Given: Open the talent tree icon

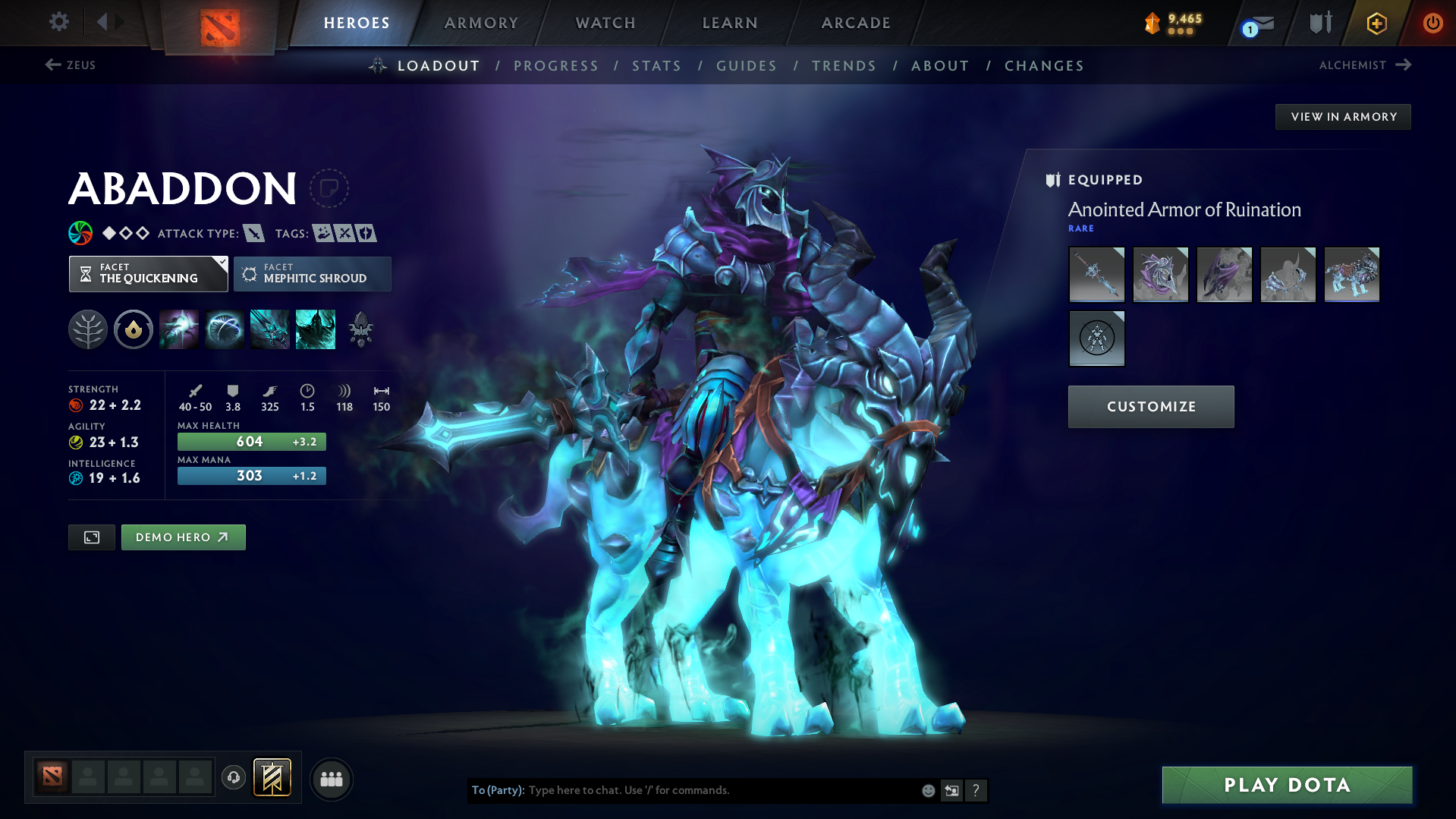Looking at the screenshot, I should click(88, 329).
